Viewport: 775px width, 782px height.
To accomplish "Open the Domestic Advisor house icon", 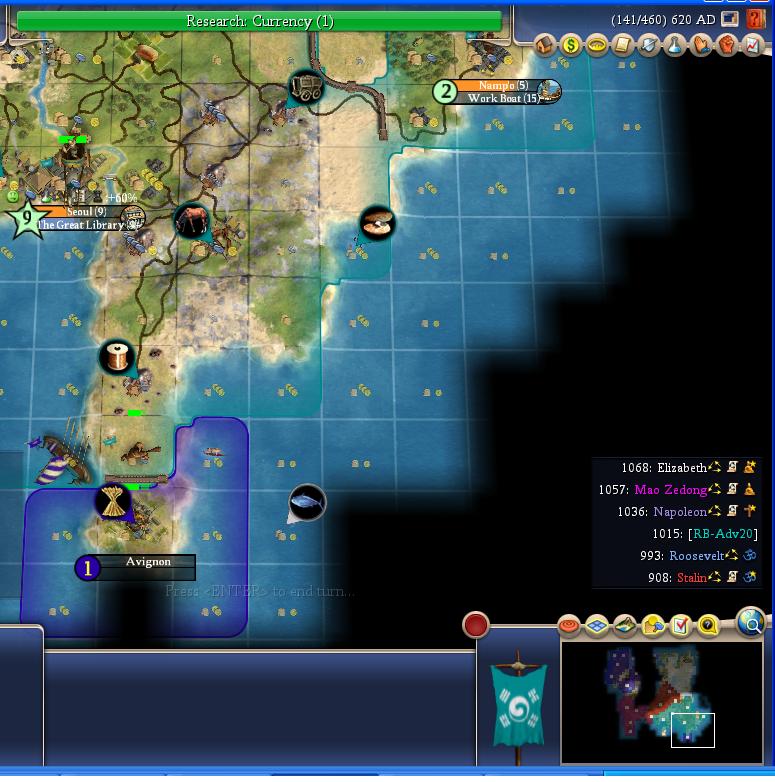I will point(544,45).
